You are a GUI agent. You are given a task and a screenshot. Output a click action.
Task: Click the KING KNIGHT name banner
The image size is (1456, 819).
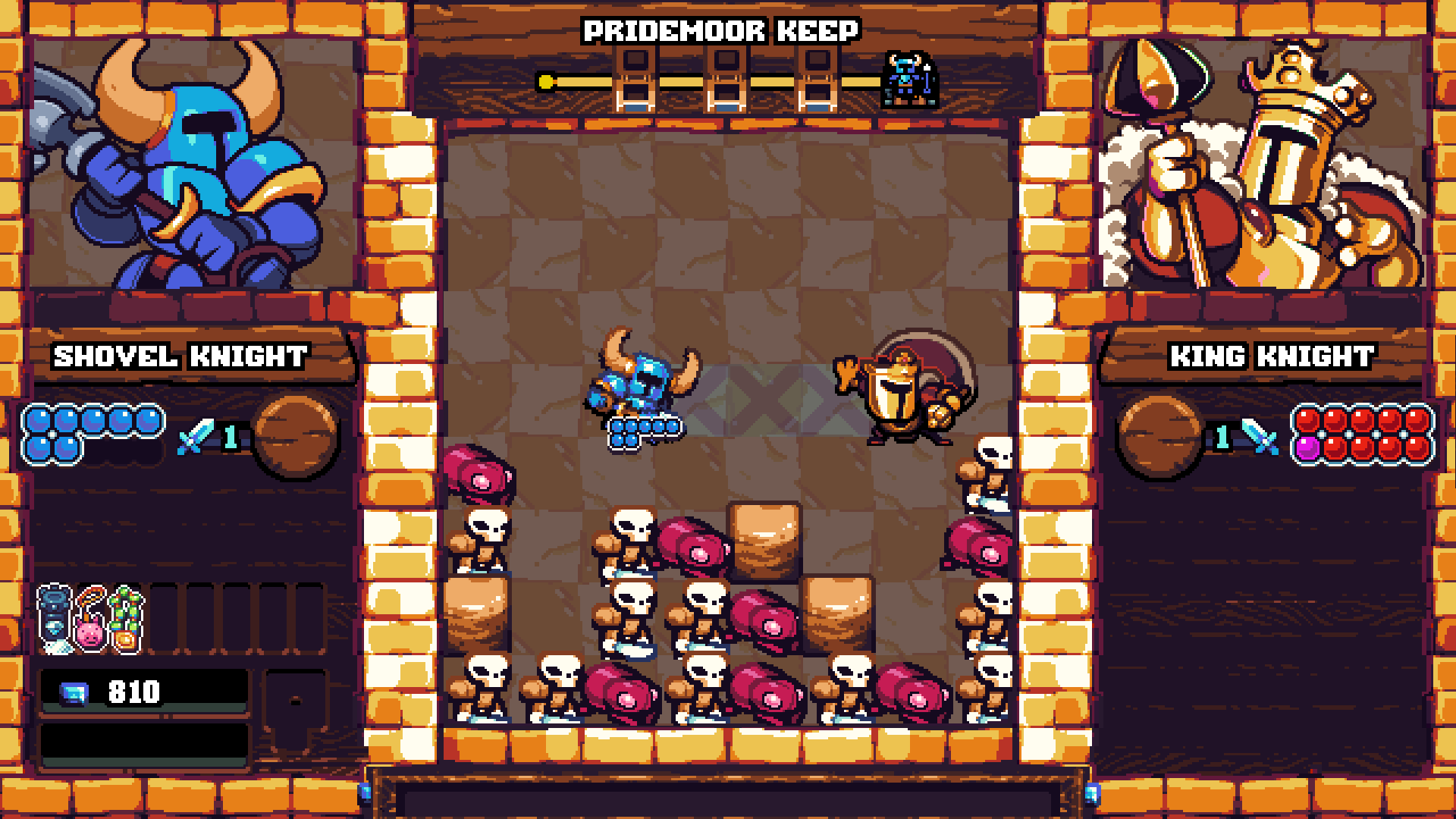click(1272, 356)
